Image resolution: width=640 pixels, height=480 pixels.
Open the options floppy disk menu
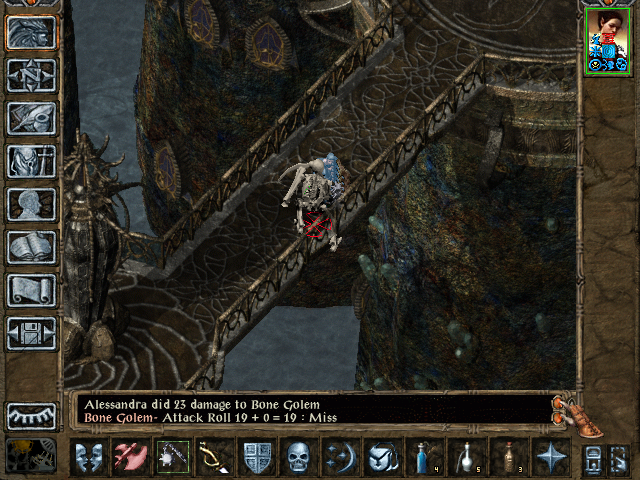click(x=32, y=333)
